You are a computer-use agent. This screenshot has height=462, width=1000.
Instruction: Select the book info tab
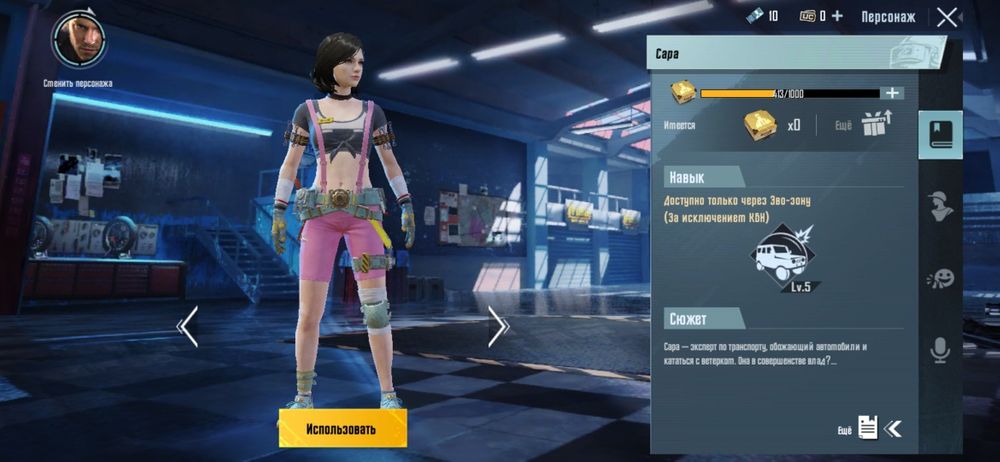940,135
